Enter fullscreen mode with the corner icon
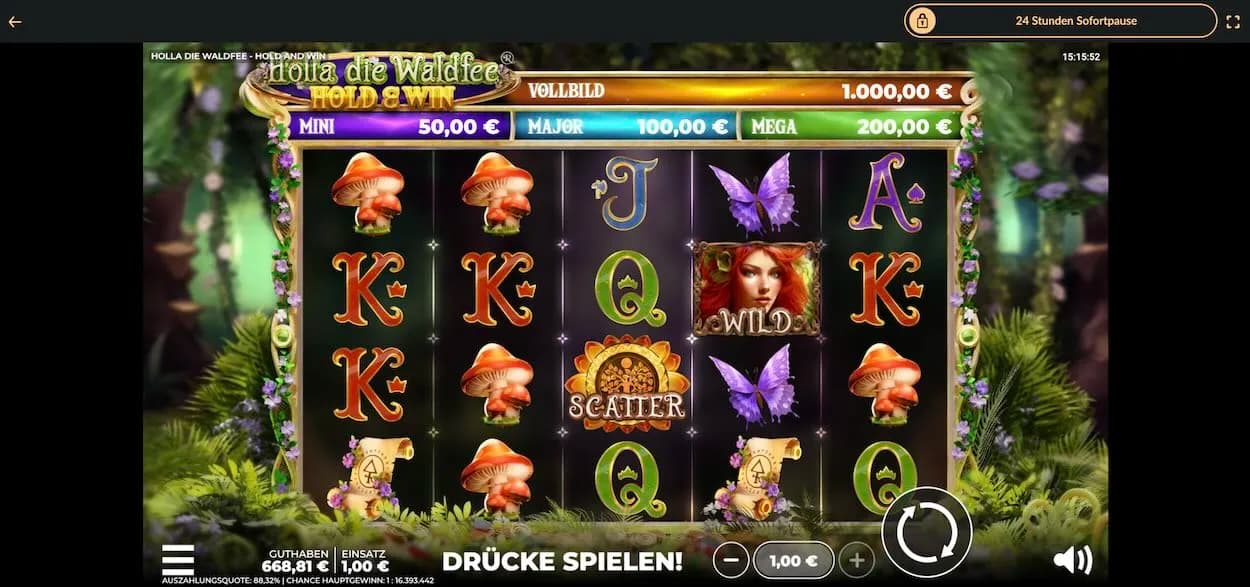Image resolution: width=1250 pixels, height=587 pixels. [x=1232, y=20]
